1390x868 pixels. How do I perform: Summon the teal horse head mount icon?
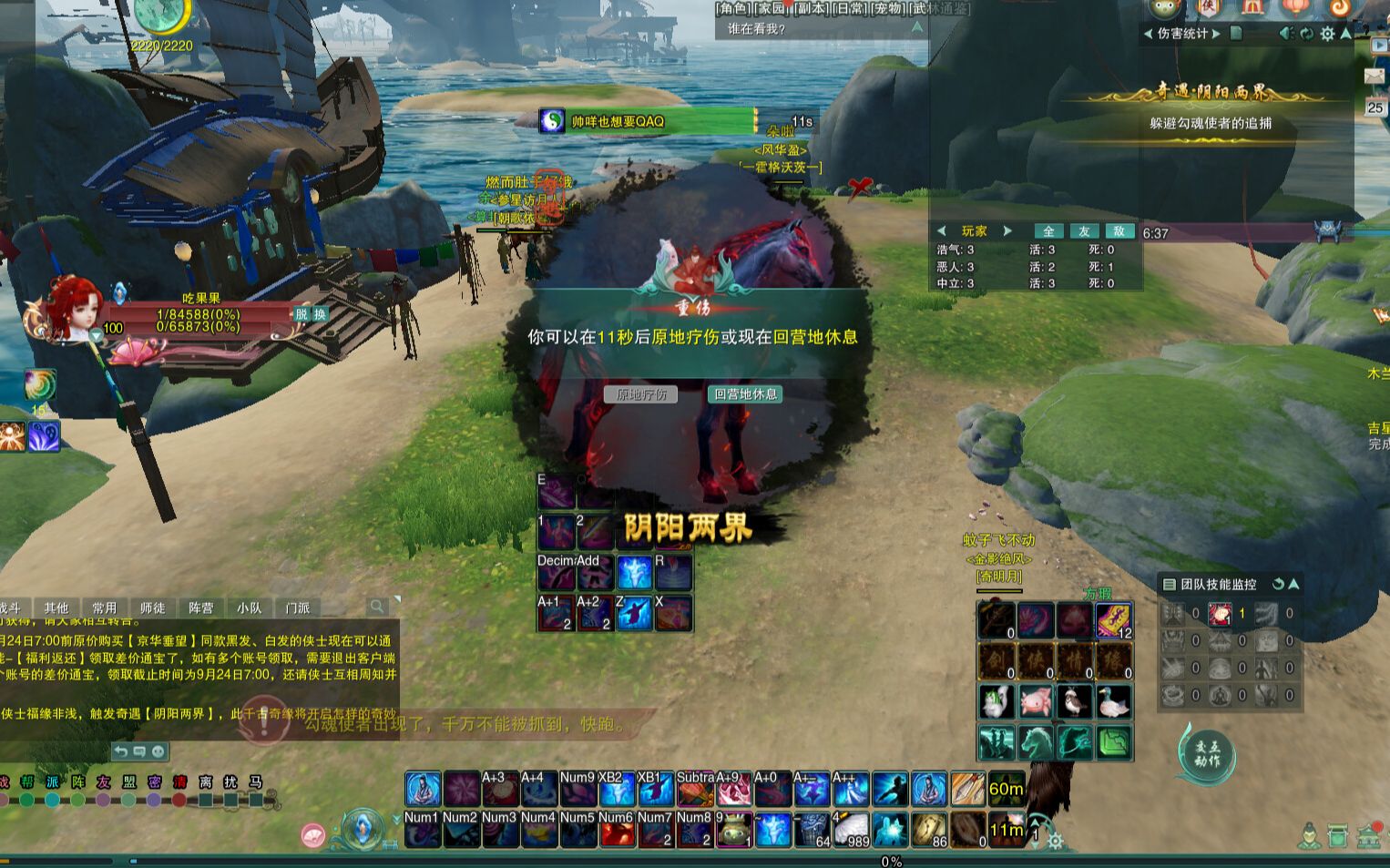(1036, 742)
